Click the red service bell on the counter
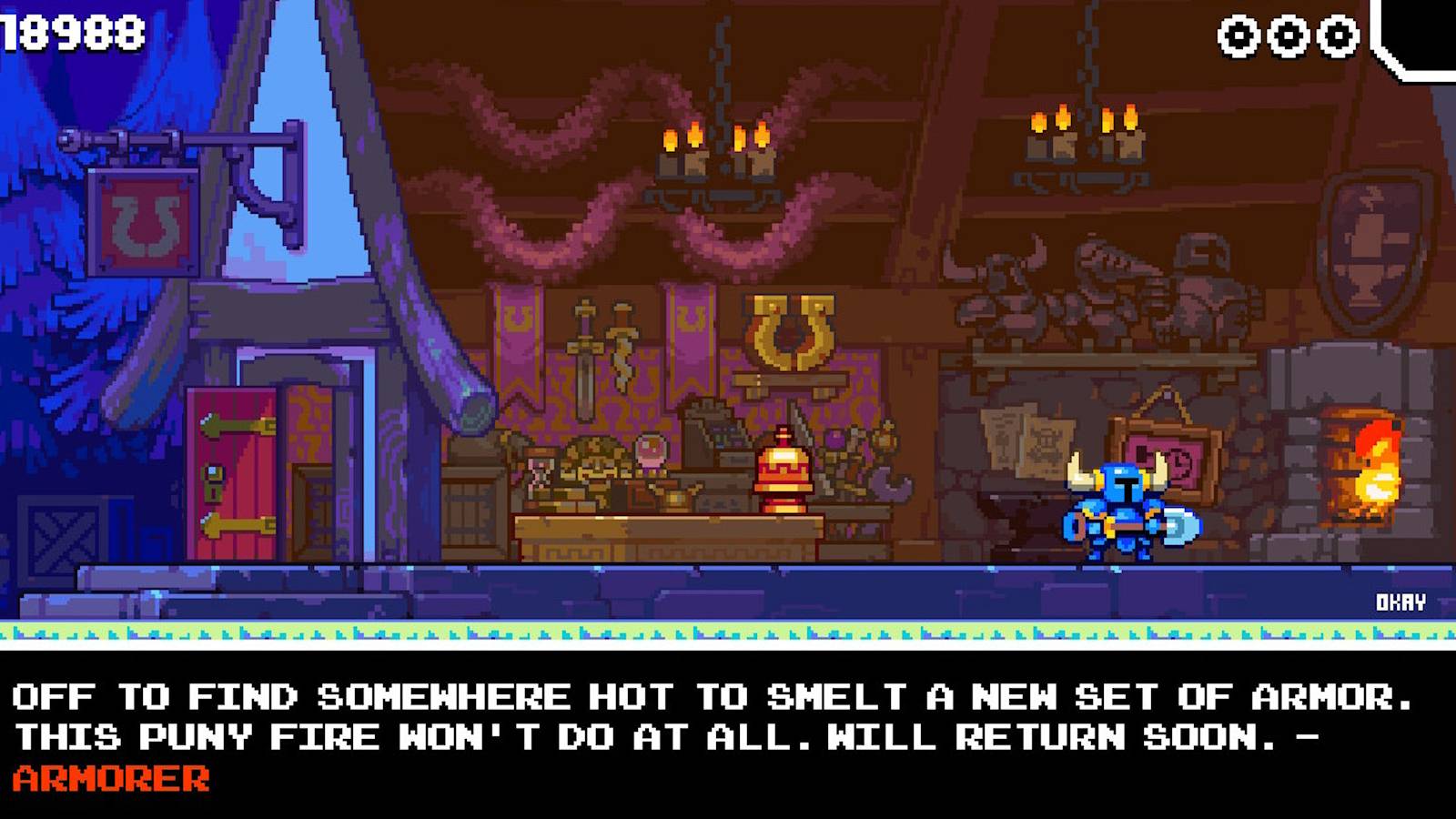This screenshot has height=819, width=1456. (781, 469)
